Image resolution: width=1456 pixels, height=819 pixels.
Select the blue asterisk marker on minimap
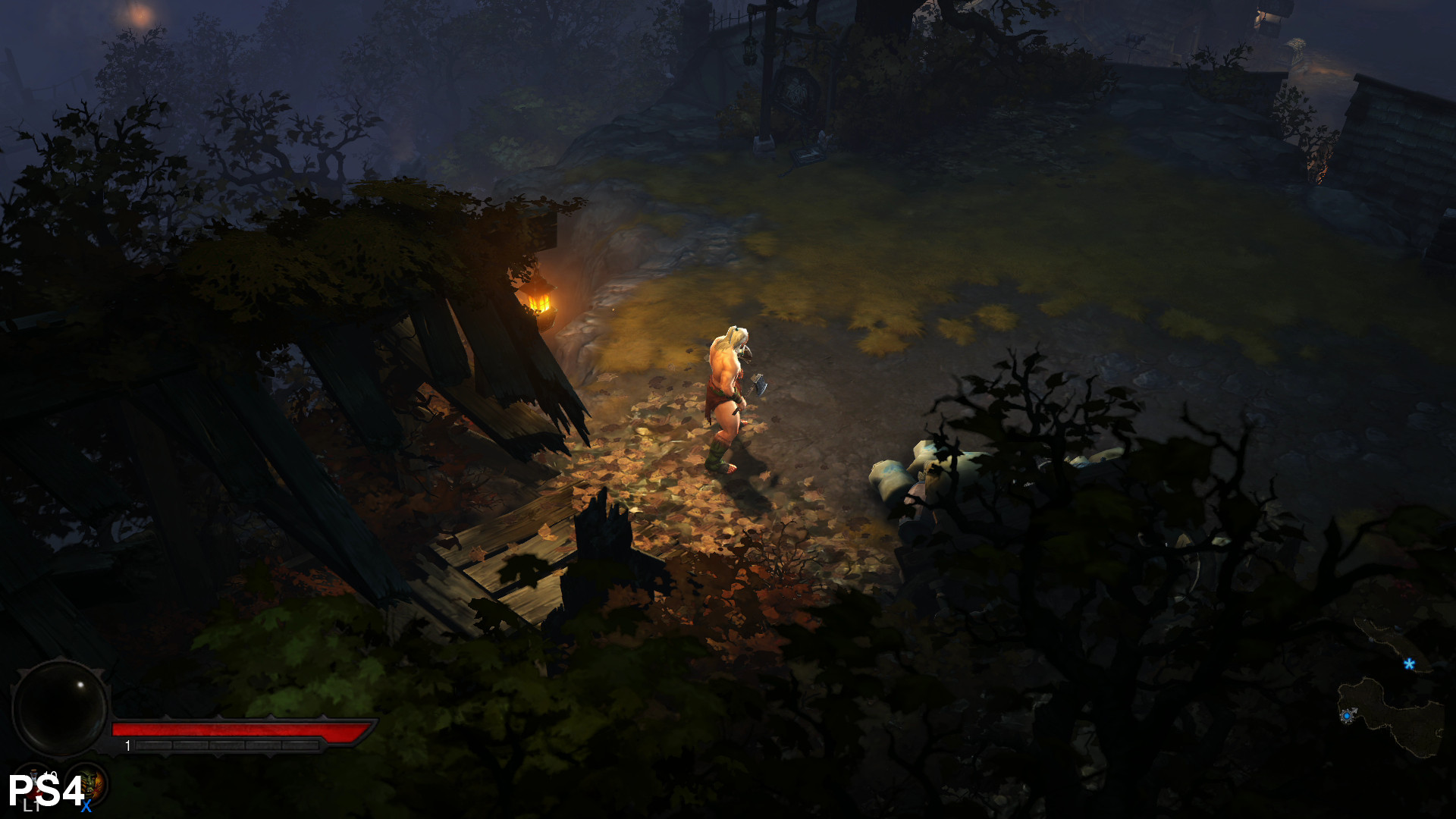(1409, 664)
